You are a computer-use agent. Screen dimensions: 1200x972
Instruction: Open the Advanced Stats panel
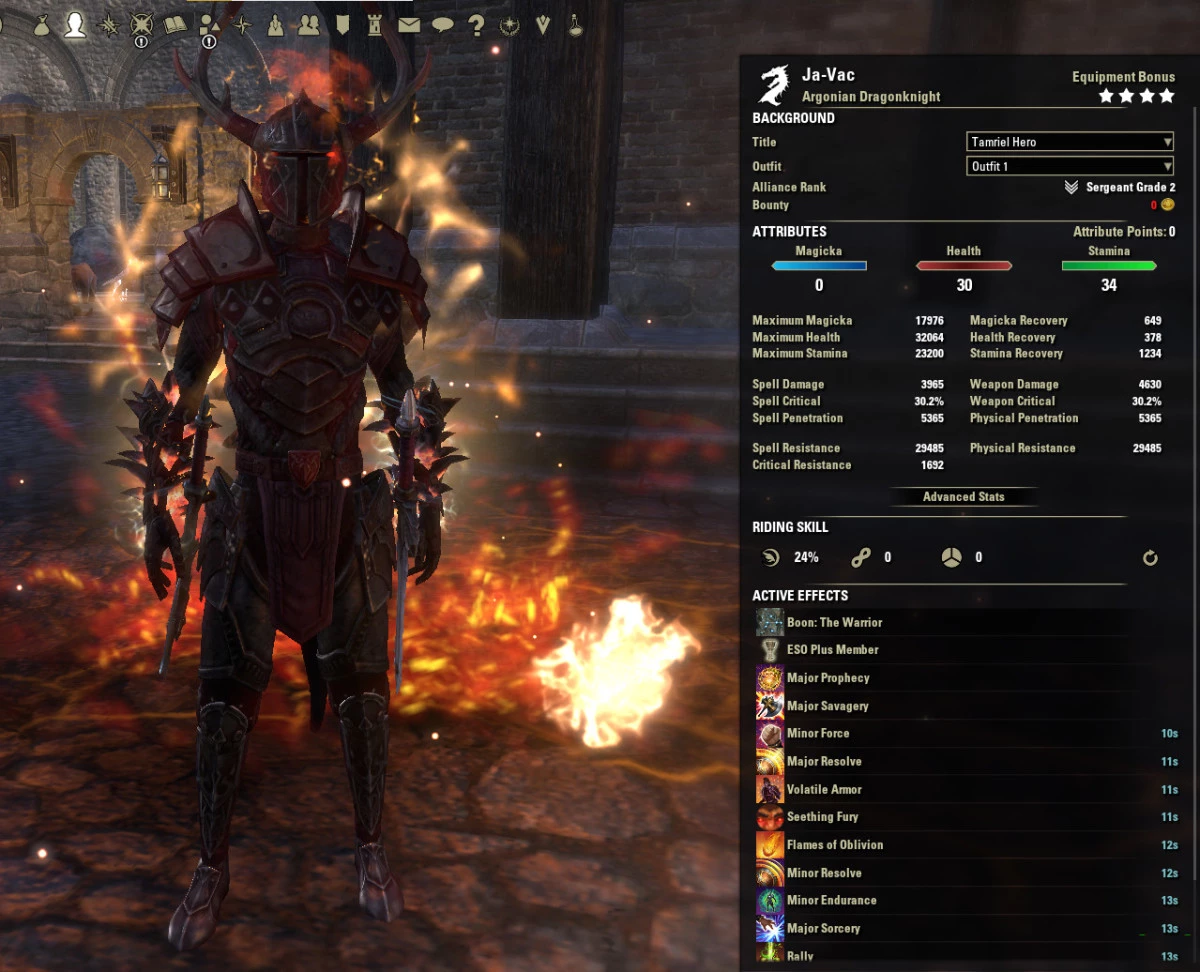(x=963, y=497)
